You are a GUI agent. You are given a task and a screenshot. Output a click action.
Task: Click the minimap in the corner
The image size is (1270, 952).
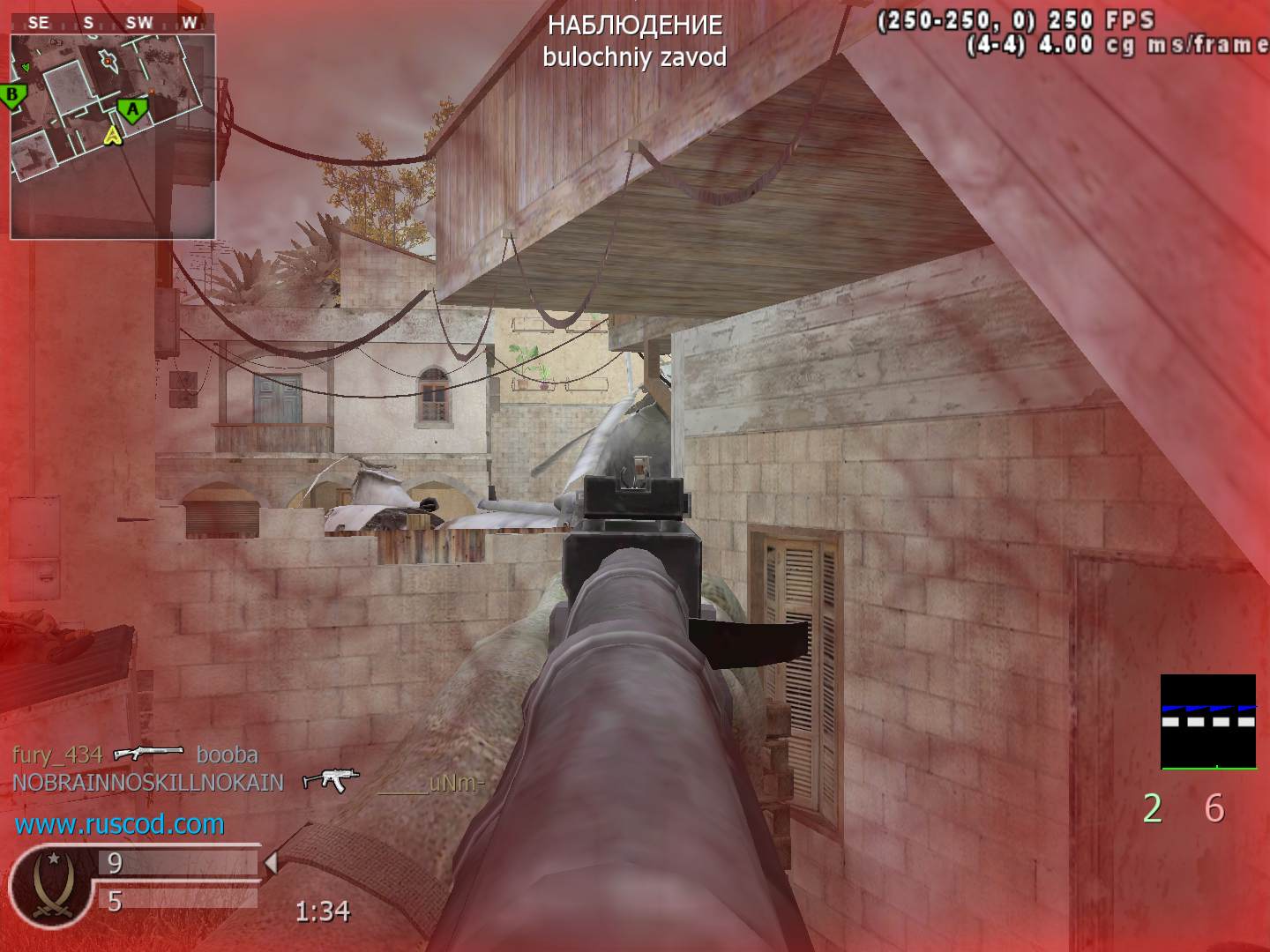pyautogui.click(x=112, y=136)
